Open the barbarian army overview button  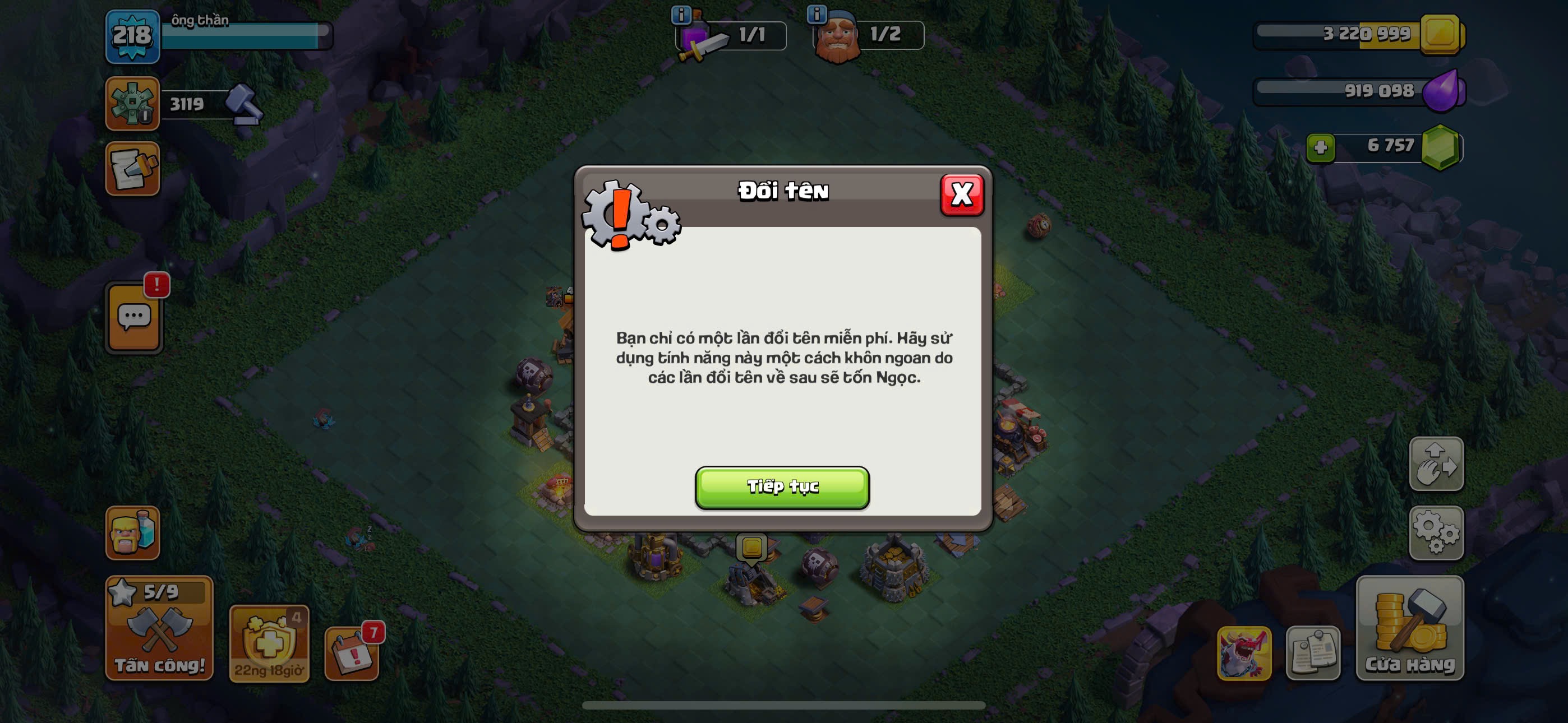coord(133,532)
